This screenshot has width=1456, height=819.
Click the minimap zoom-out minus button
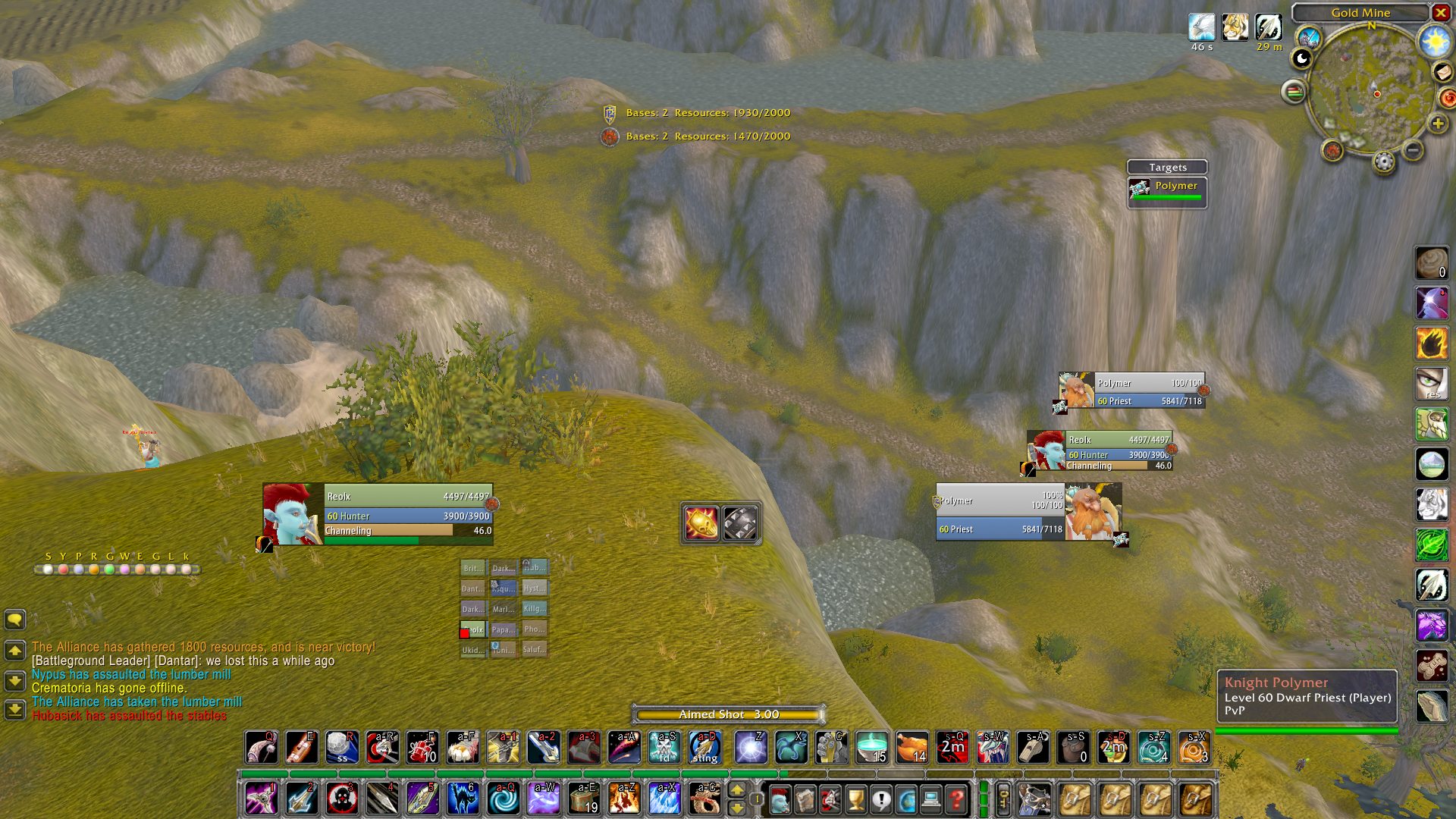1413,150
